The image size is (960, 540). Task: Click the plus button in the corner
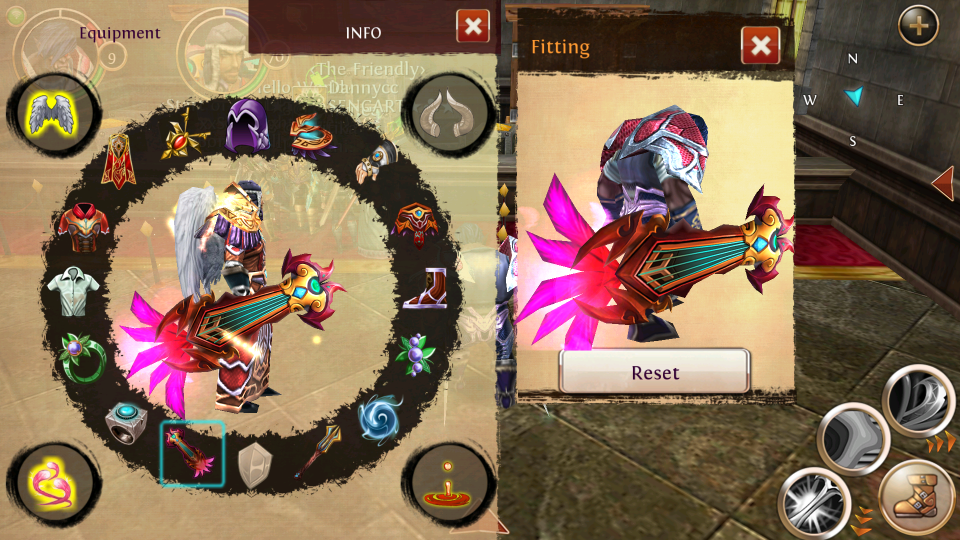pyautogui.click(x=918, y=24)
